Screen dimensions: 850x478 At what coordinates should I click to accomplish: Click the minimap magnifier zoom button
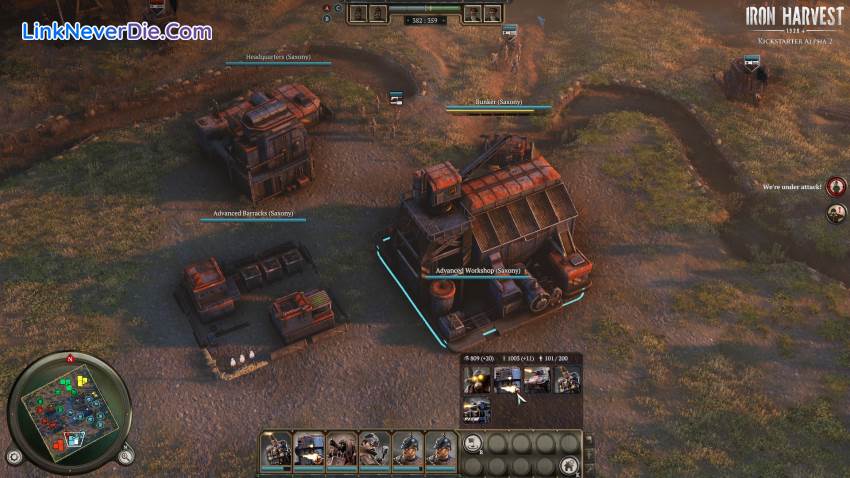125,457
